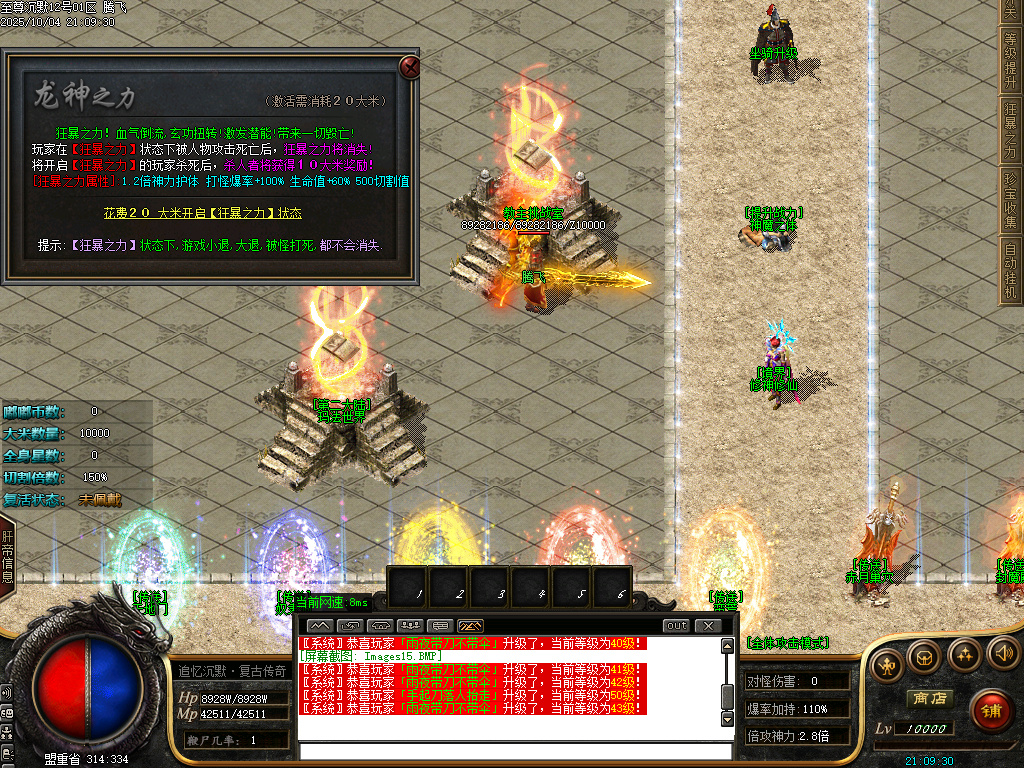Viewport: 1024px width, 768px height.
Task: Close the 龙神之力 info panel
Action: 409,67
